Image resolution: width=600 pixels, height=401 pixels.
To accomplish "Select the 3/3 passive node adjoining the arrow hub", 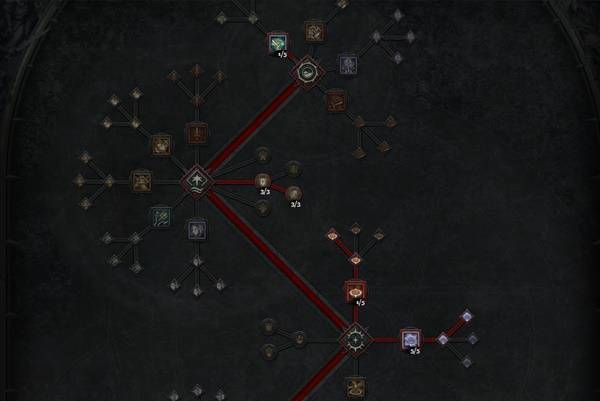I will (x=264, y=181).
